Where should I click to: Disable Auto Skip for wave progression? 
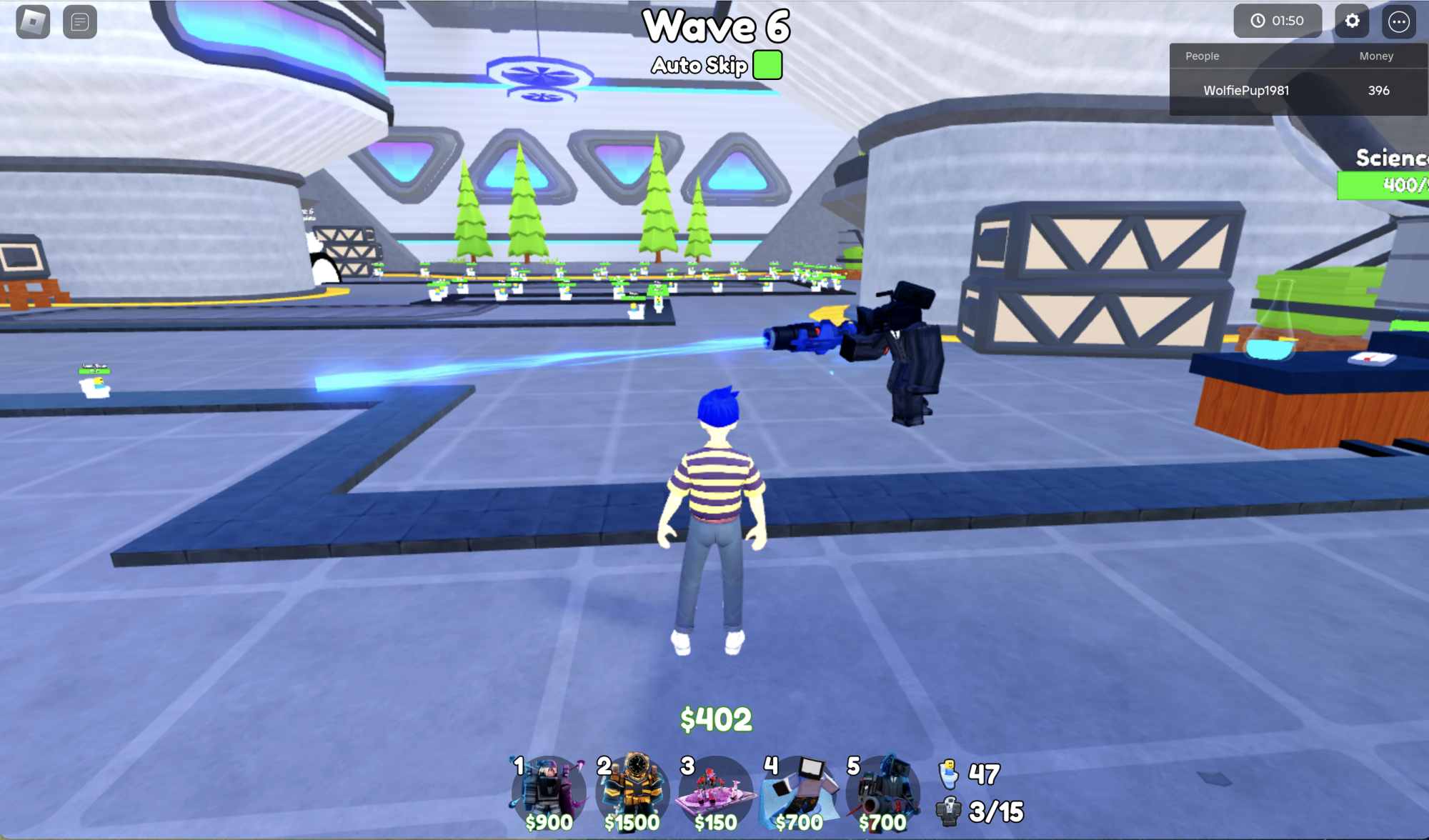tap(767, 64)
